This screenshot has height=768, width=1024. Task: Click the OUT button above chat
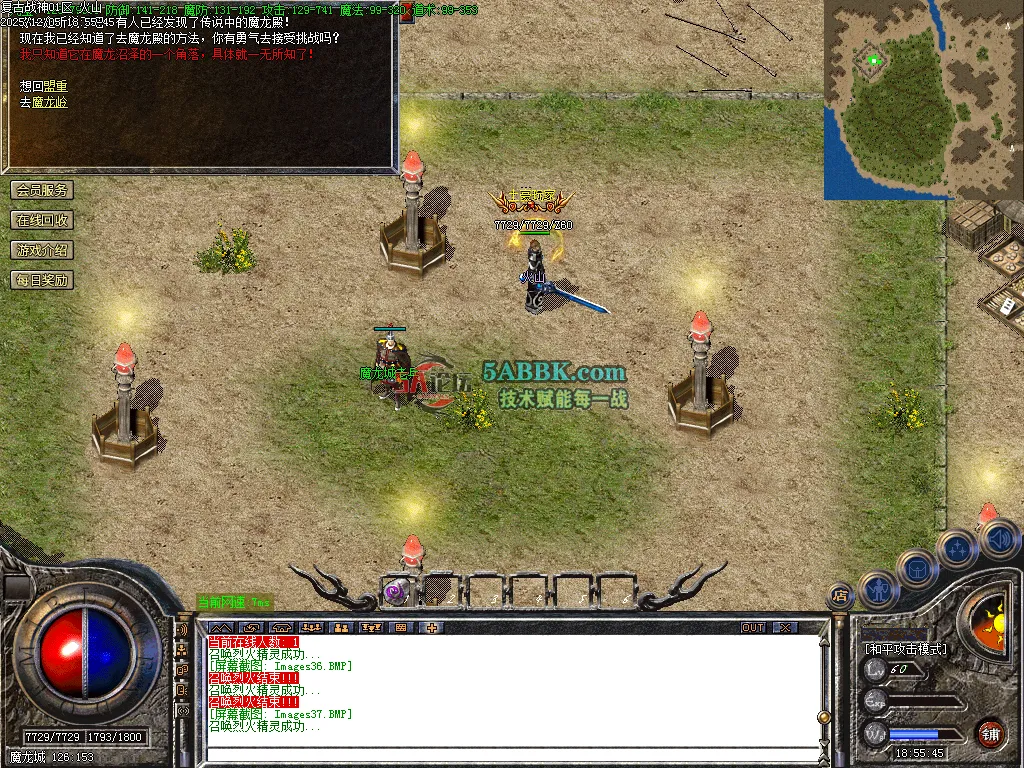click(753, 627)
